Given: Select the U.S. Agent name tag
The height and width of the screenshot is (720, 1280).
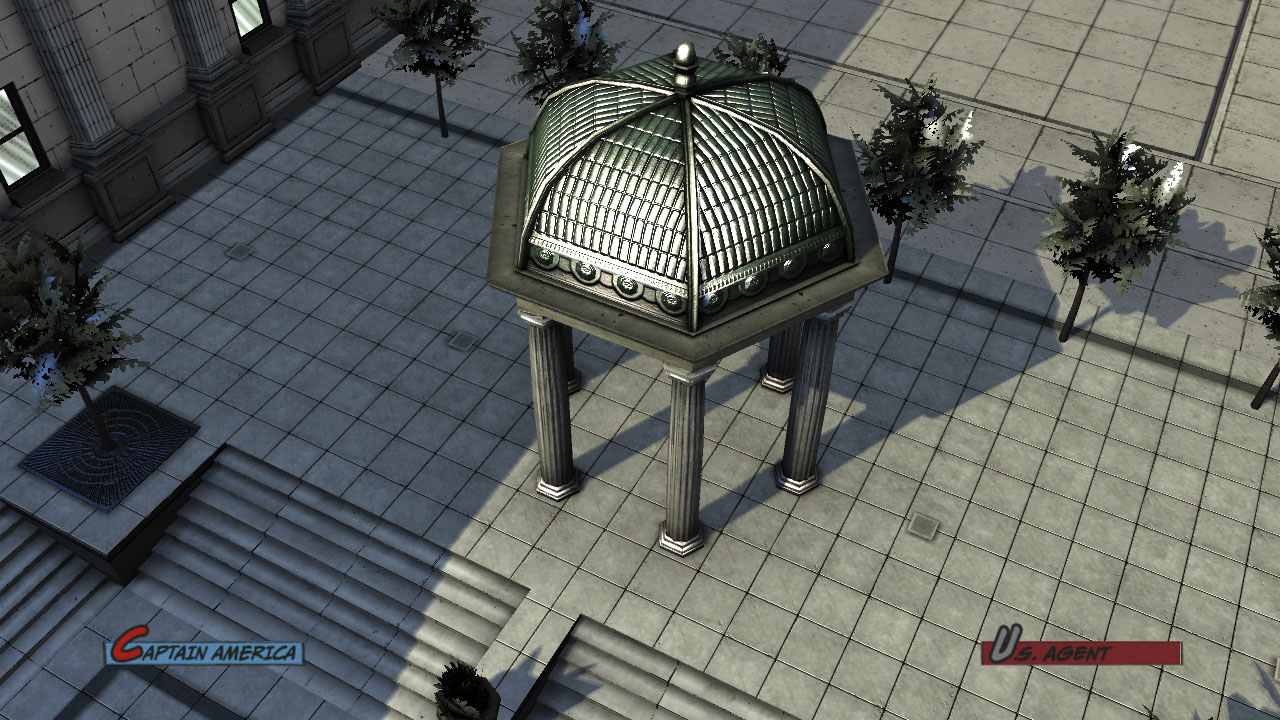Looking at the screenshot, I should (1080, 651).
